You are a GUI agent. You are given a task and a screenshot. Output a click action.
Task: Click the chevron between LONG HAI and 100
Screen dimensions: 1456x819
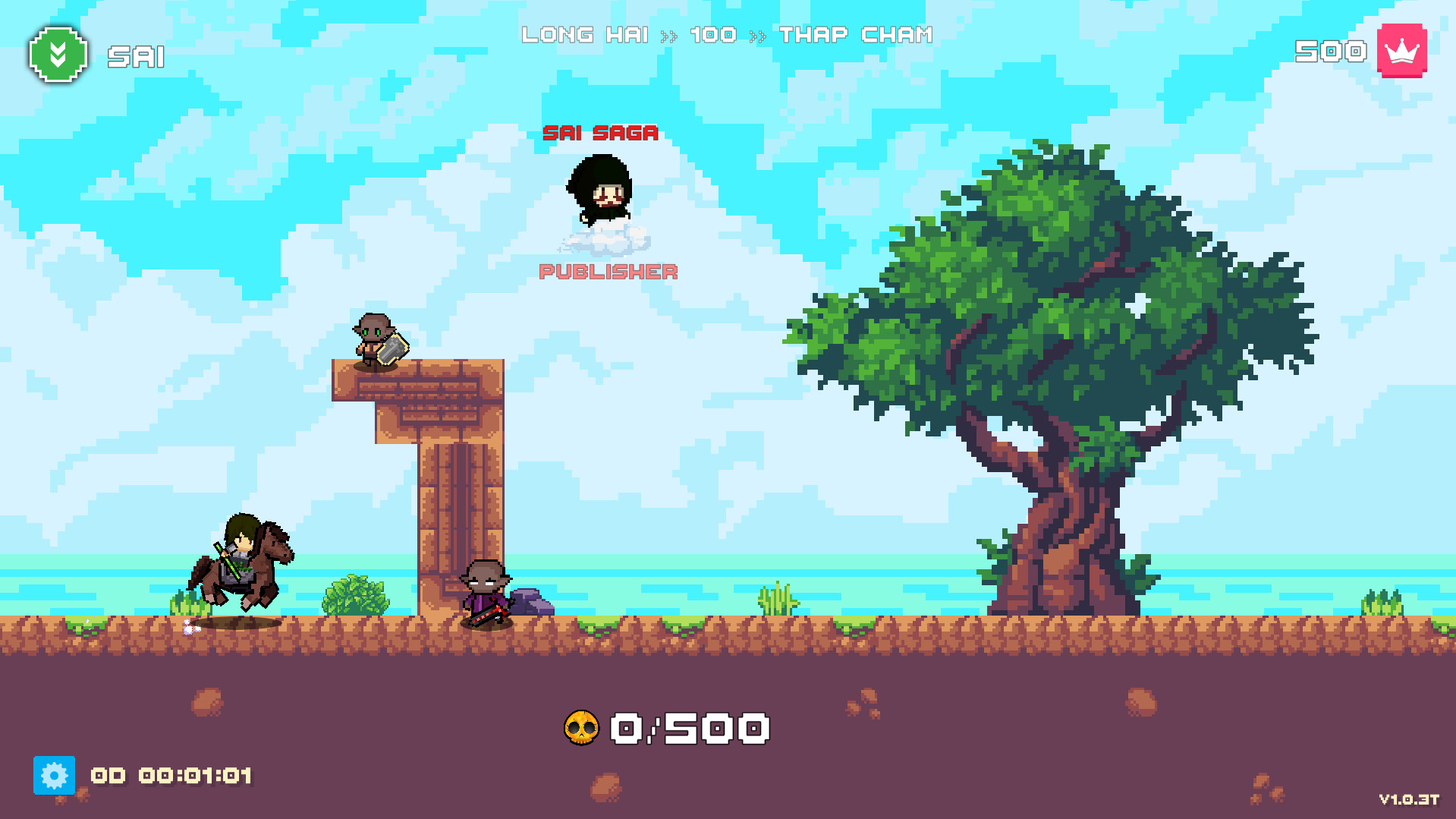click(671, 35)
